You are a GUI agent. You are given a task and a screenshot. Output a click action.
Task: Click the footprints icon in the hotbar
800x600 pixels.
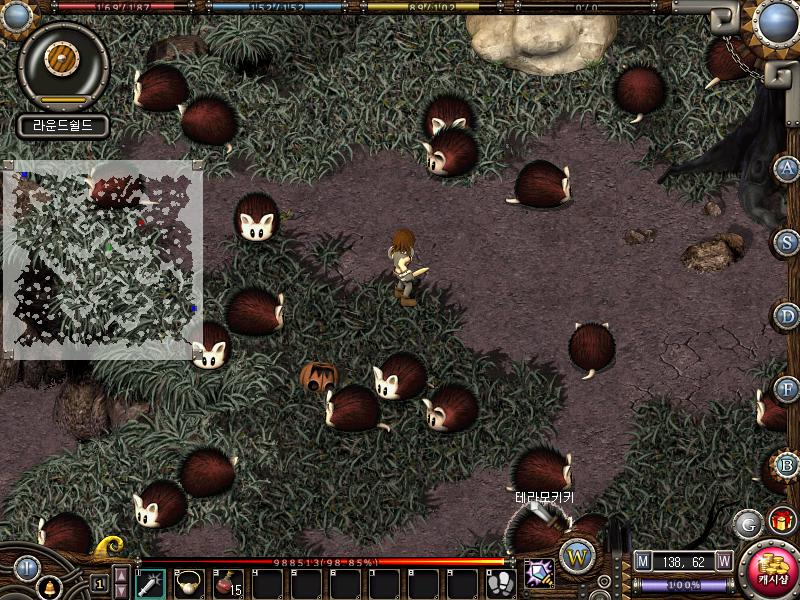[x=501, y=582]
